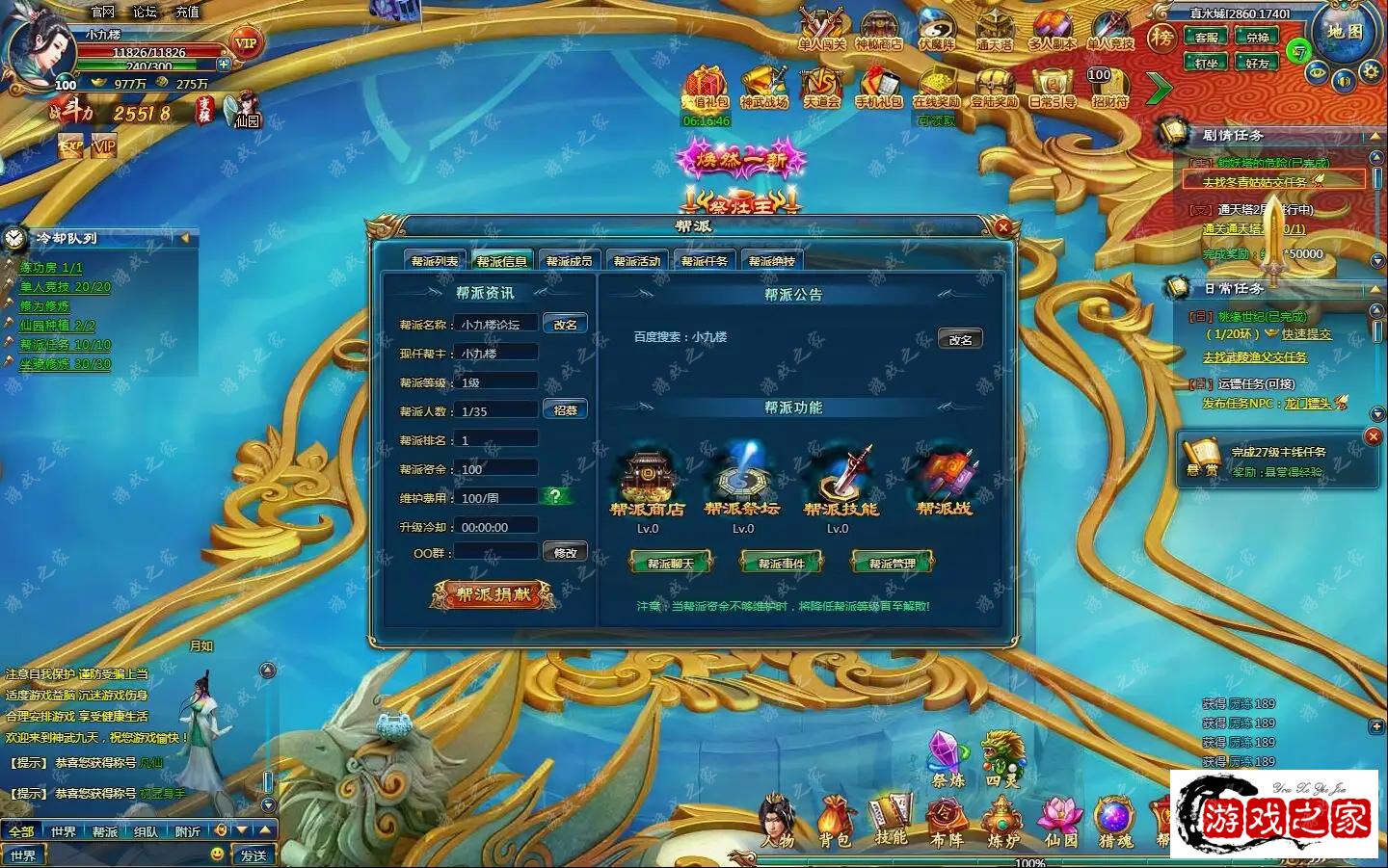The image size is (1388, 868).
Task: Click 帮派捐献 to donate to guild
Action: click(492, 593)
